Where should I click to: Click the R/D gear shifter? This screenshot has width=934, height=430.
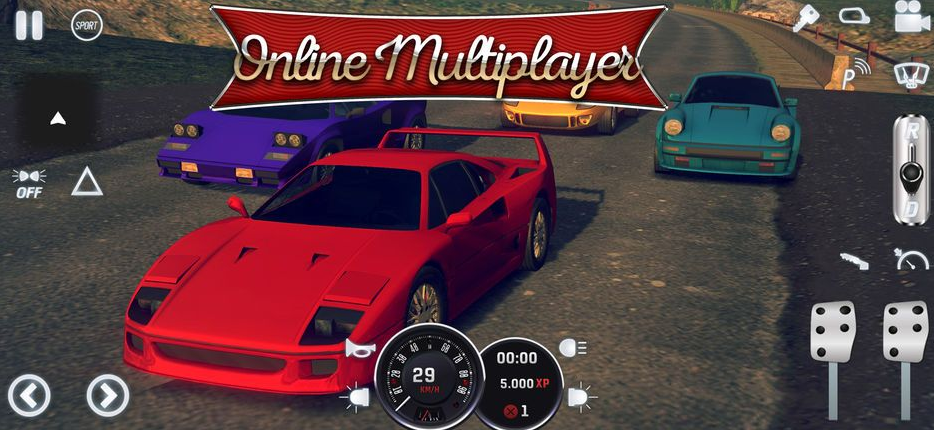click(910, 168)
